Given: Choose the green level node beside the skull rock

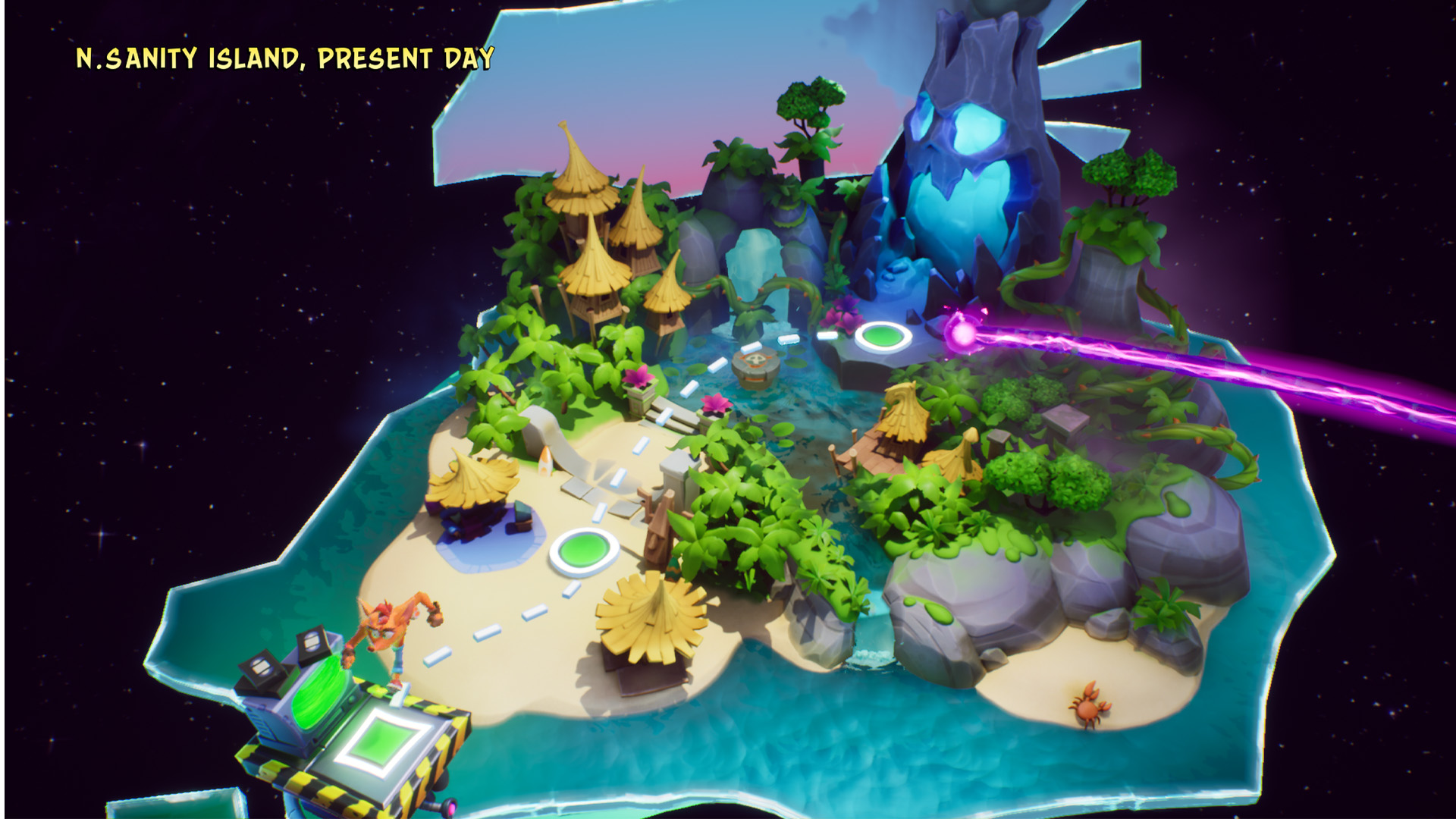Looking at the screenshot, I should click(x=883, y=335).
